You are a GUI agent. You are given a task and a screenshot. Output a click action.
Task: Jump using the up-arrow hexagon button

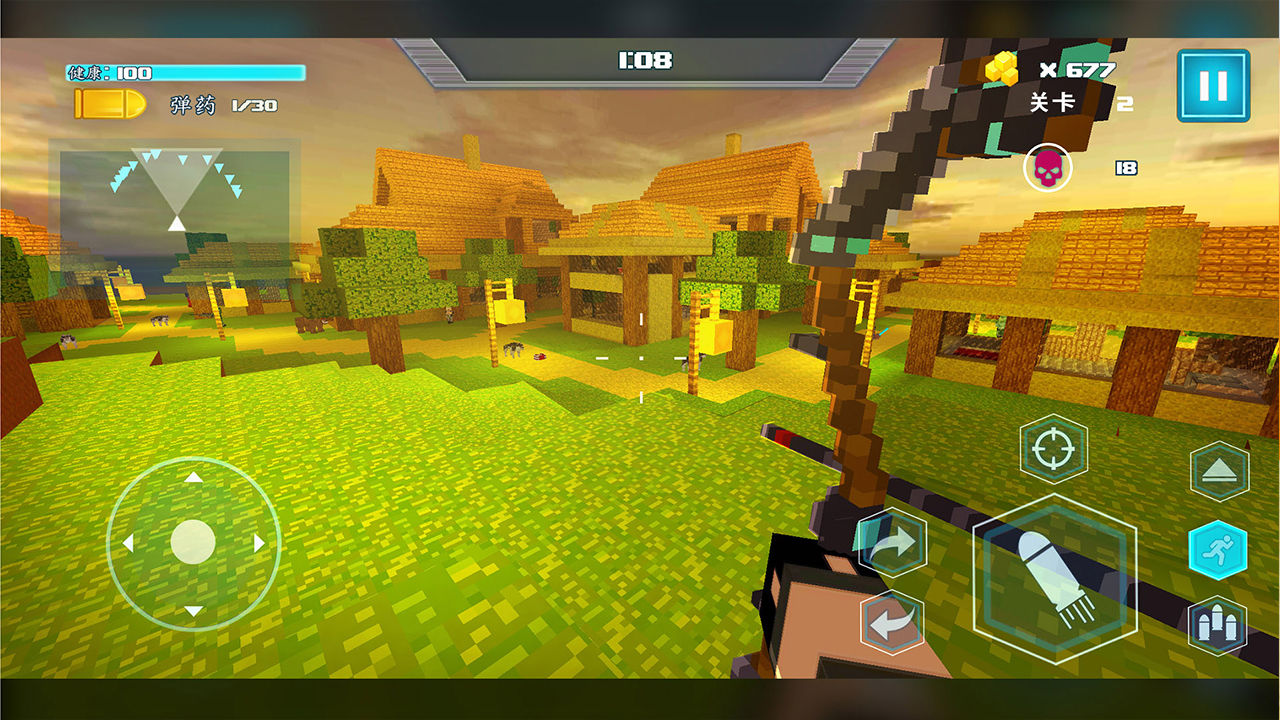pos(1218,472)
